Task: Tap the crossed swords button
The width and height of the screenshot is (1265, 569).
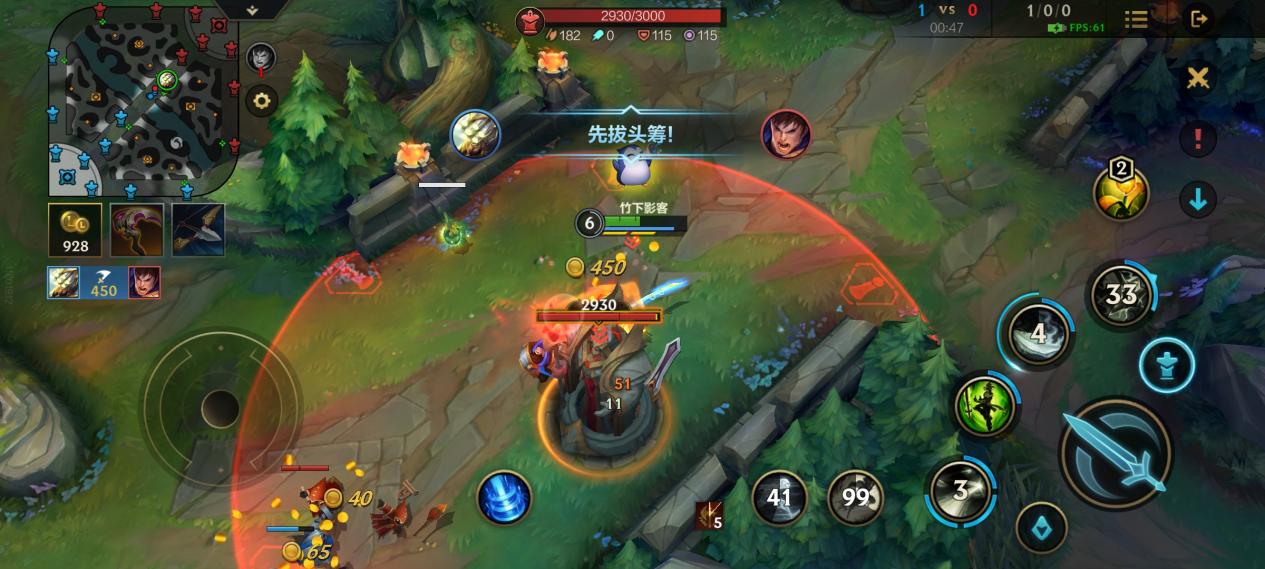Action: [1197, 78]
